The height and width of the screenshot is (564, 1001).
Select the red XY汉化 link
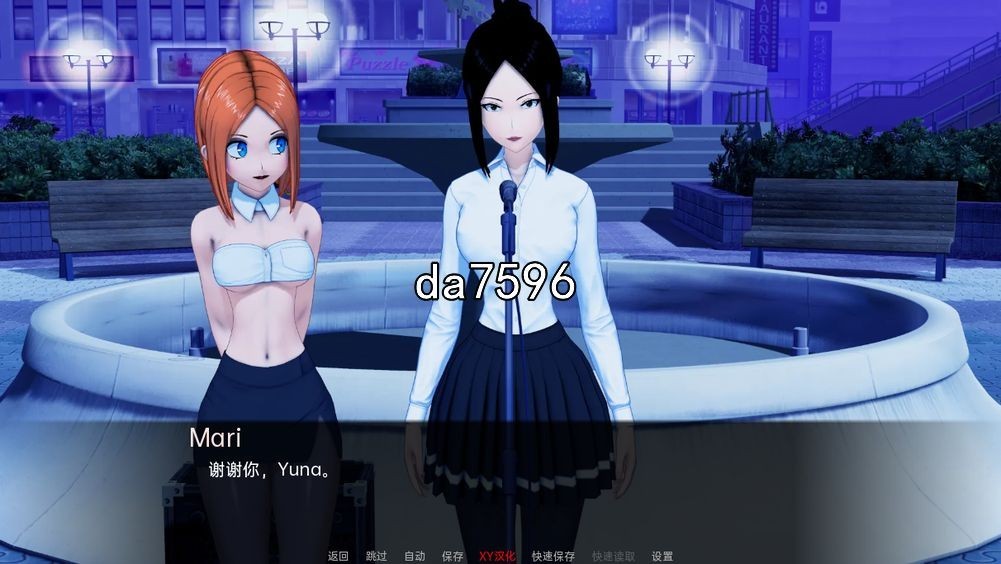tap(497, 556)
